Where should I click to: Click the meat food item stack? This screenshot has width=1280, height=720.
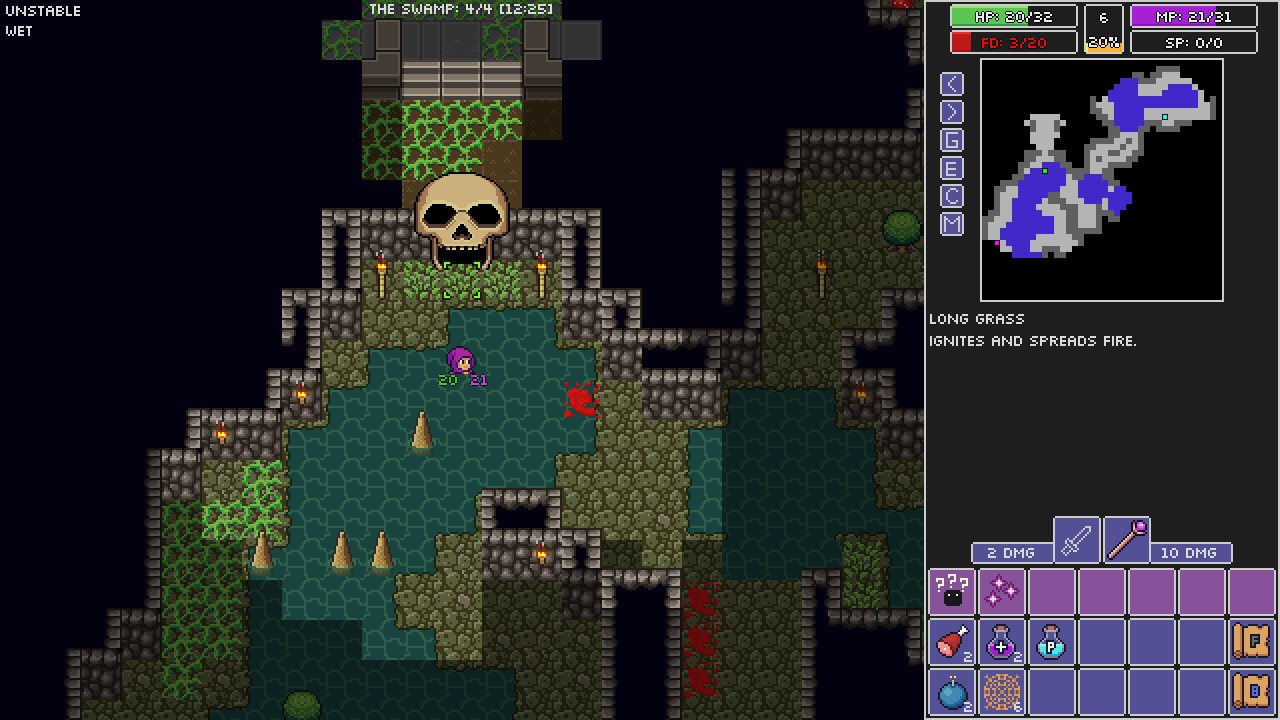point(951,643)
